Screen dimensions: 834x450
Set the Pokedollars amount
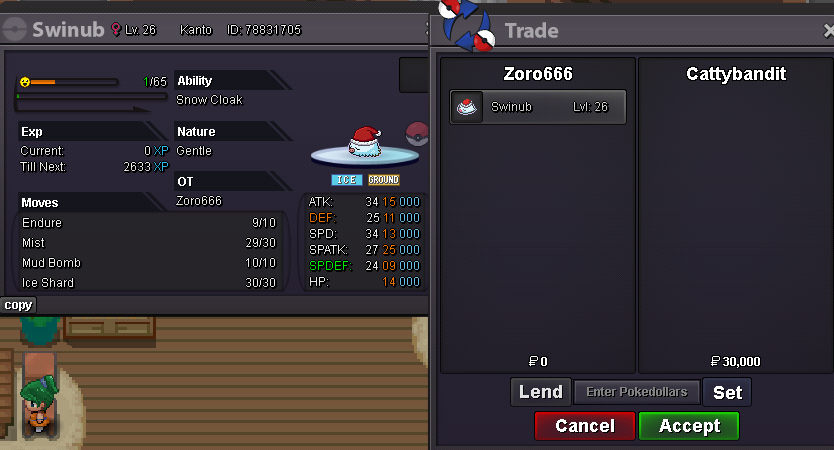pos(727,392)
